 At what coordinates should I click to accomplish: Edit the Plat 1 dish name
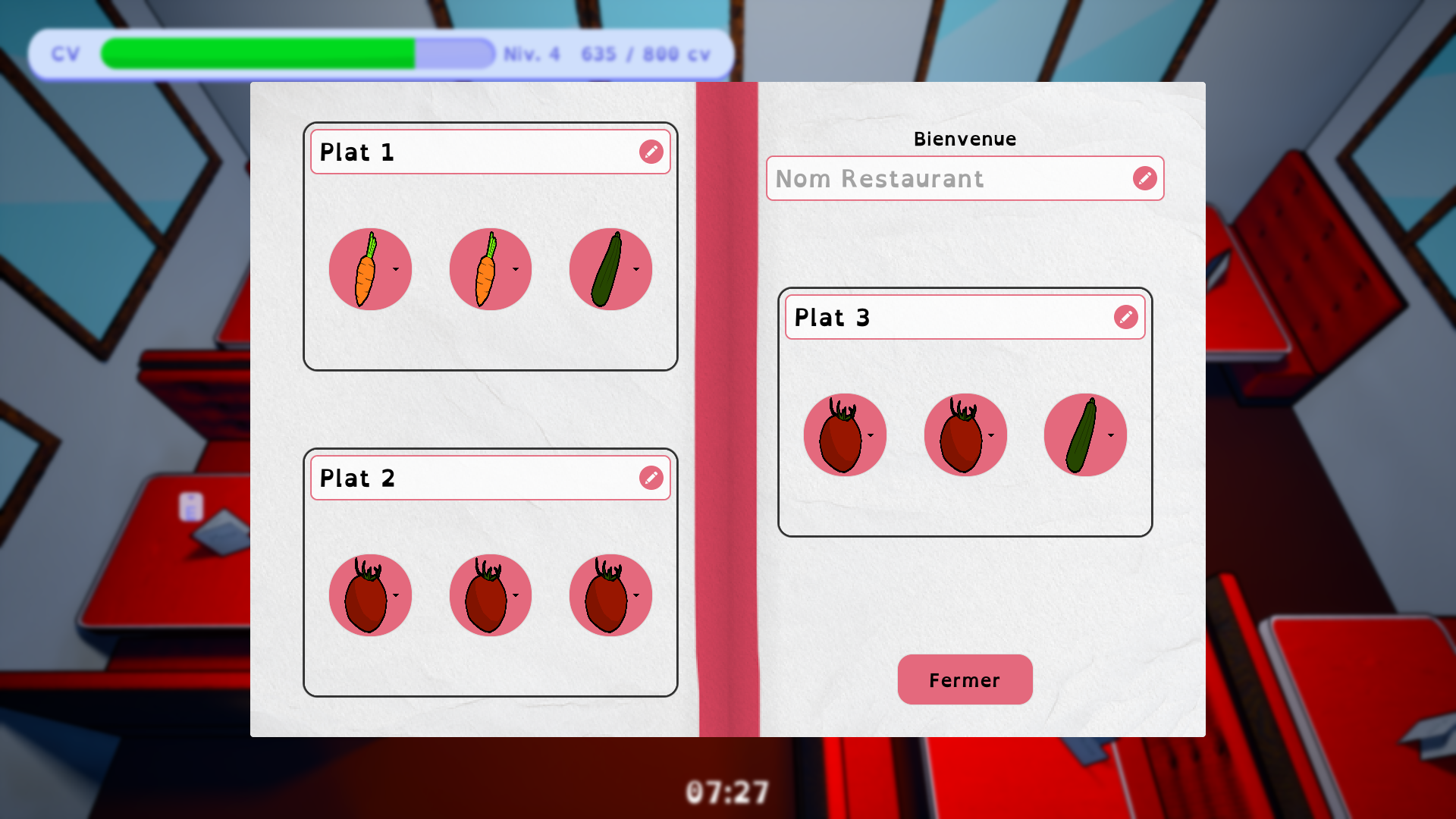point(651,152)
